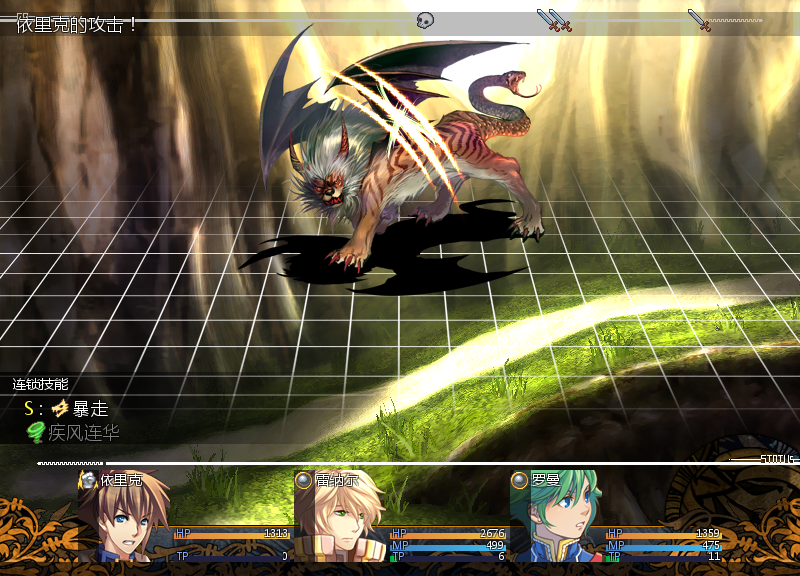Click the lone sword marker near the turn bar's end

pyautogui.click(x=698, y=20)
